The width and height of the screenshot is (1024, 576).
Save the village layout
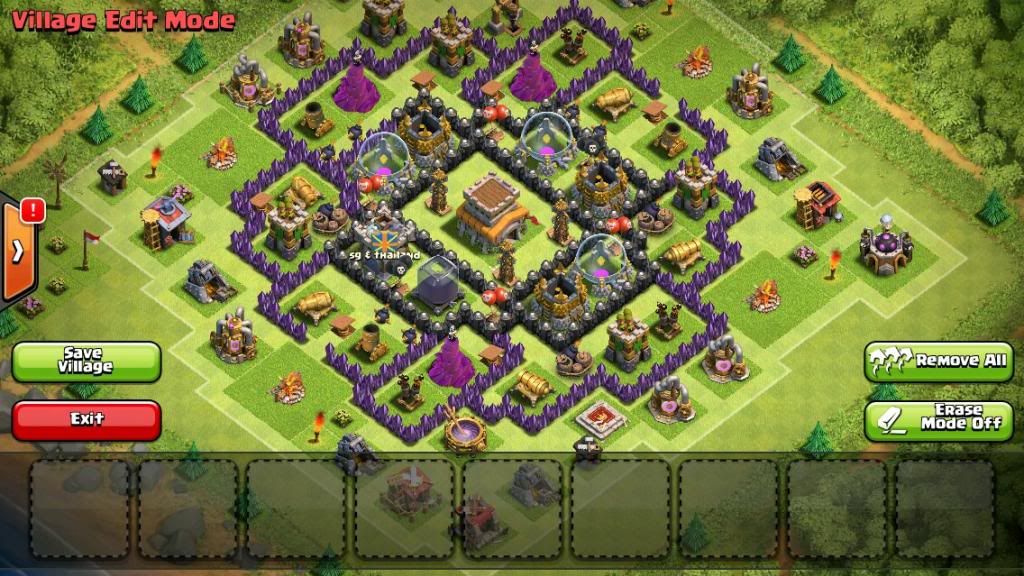pyautogui.click(x=86, y=361)
